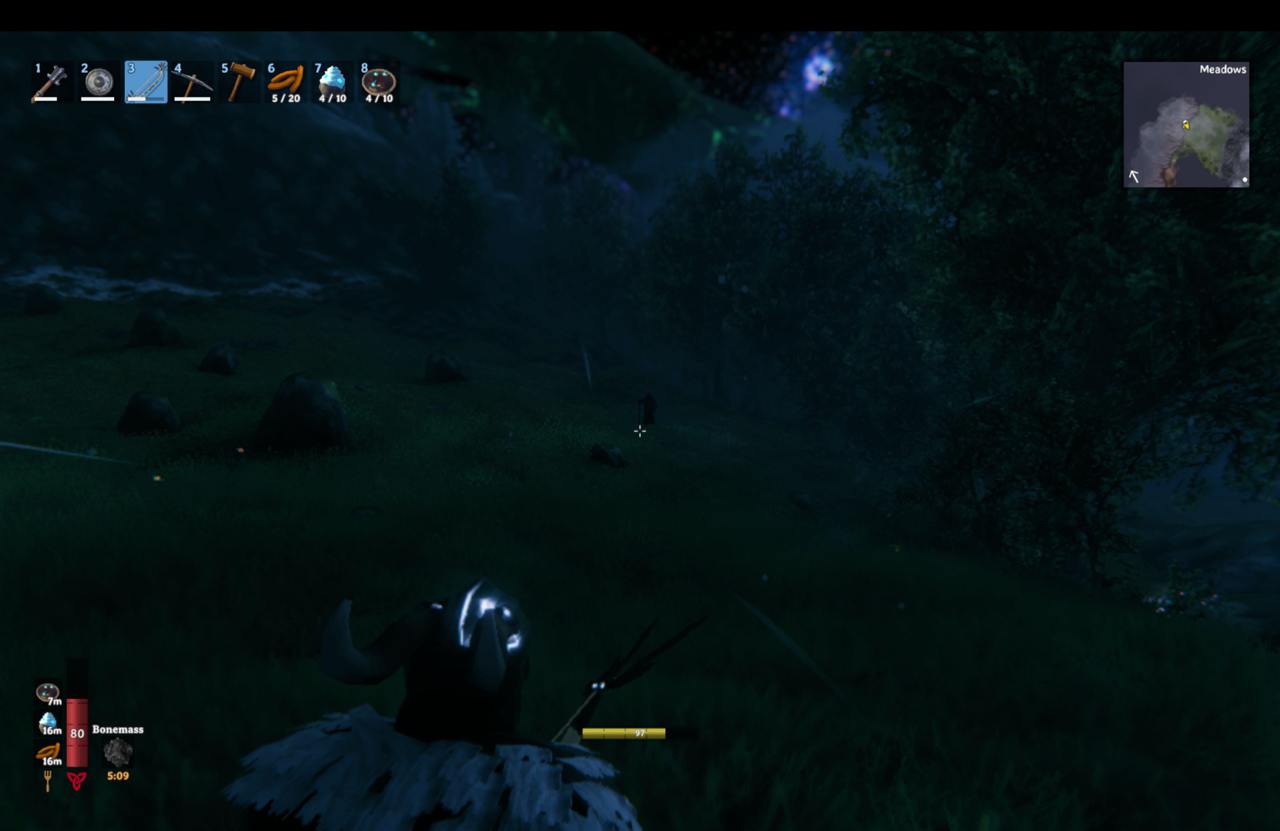Select the mace in hotbar slot 1
This screenshot has height=831, width=1280.
pos(50,82)
